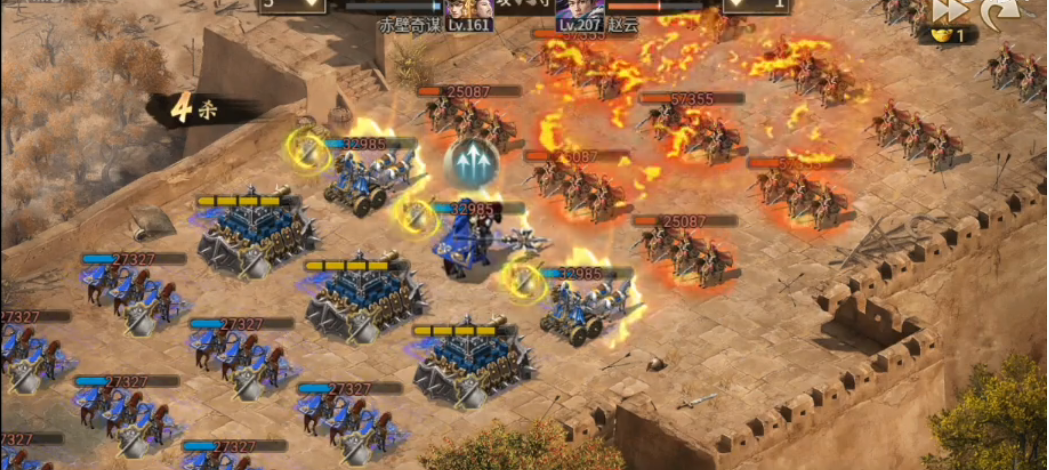1049x470 pixels.
Task: Select the Lv.161 player general portrait
Action: (460, 9)
